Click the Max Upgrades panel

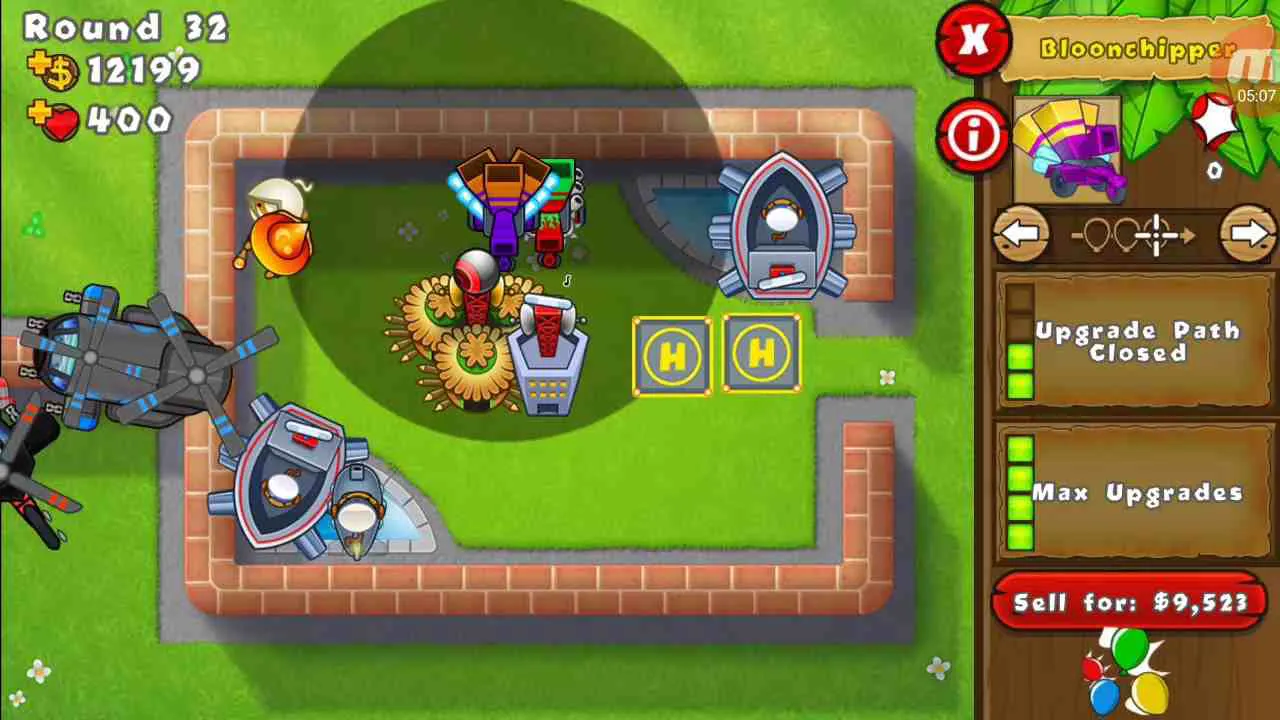1140,491
